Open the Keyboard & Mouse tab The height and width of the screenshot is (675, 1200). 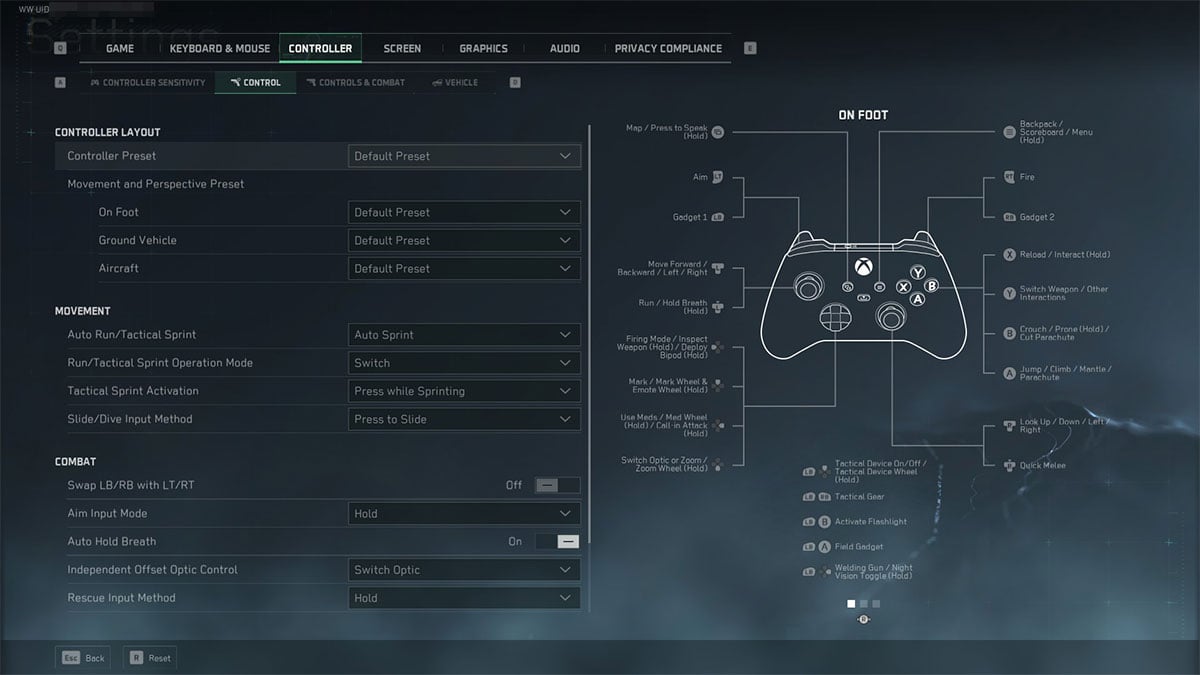(x=220, y=48)
